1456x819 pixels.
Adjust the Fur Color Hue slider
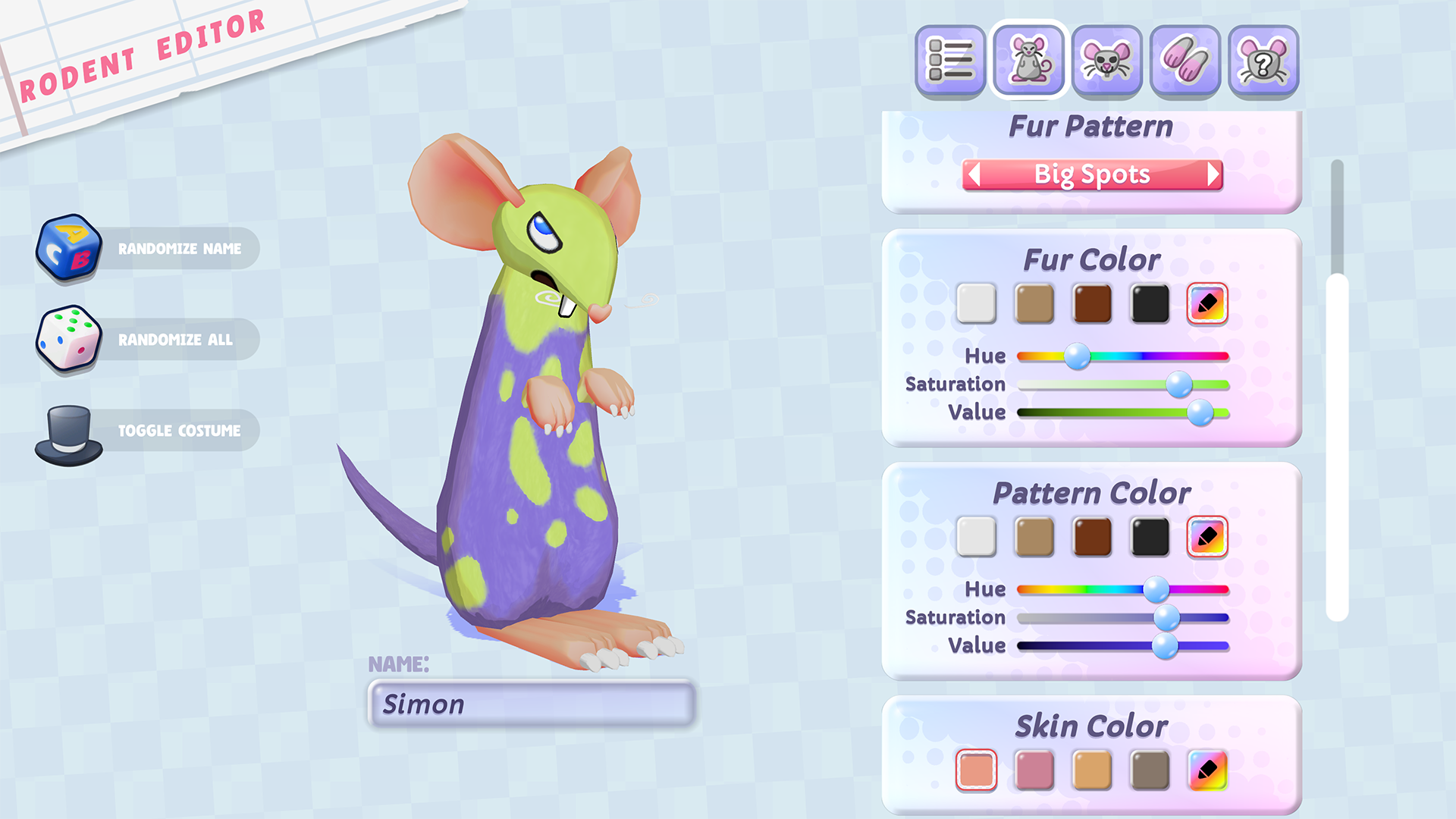1077,356
